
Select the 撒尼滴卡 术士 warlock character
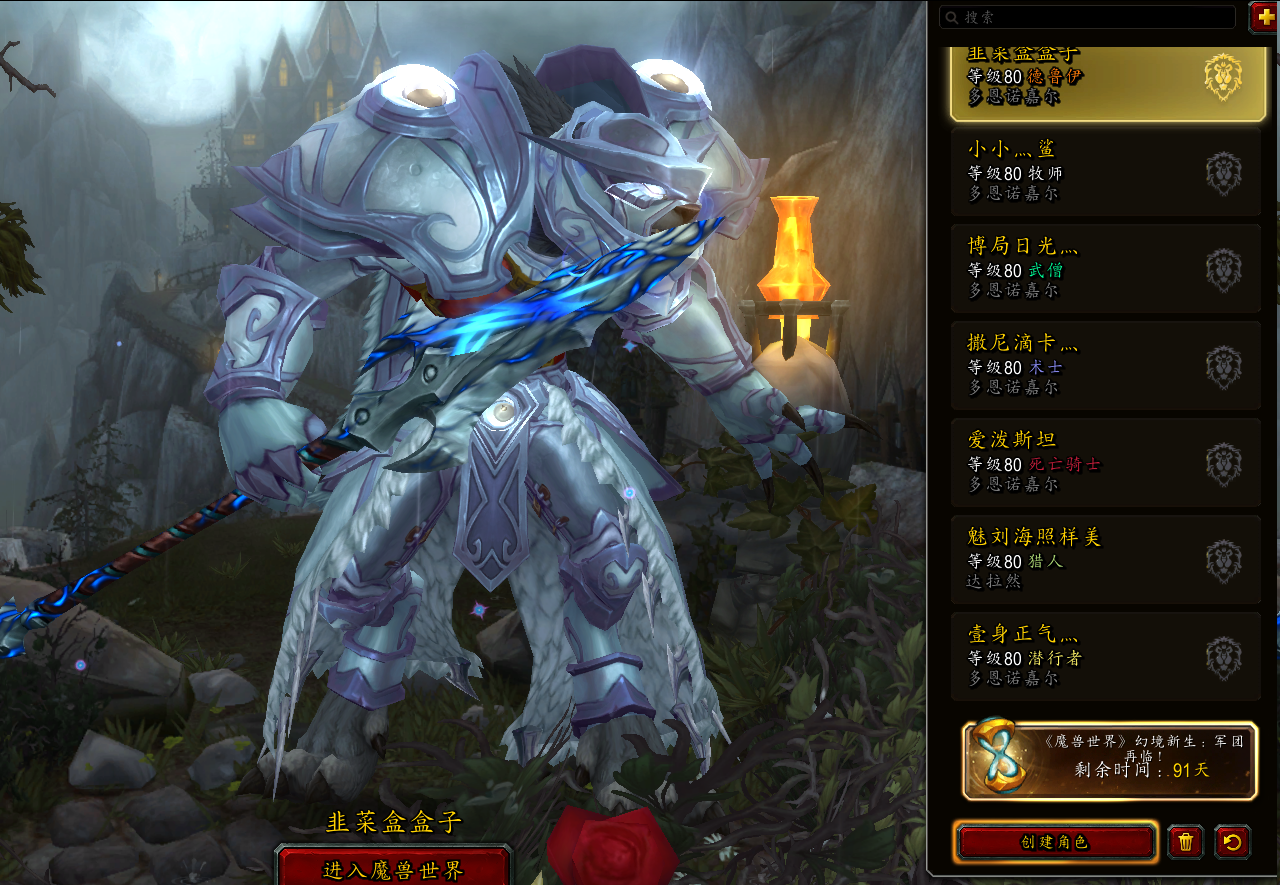click(1105, 366)
